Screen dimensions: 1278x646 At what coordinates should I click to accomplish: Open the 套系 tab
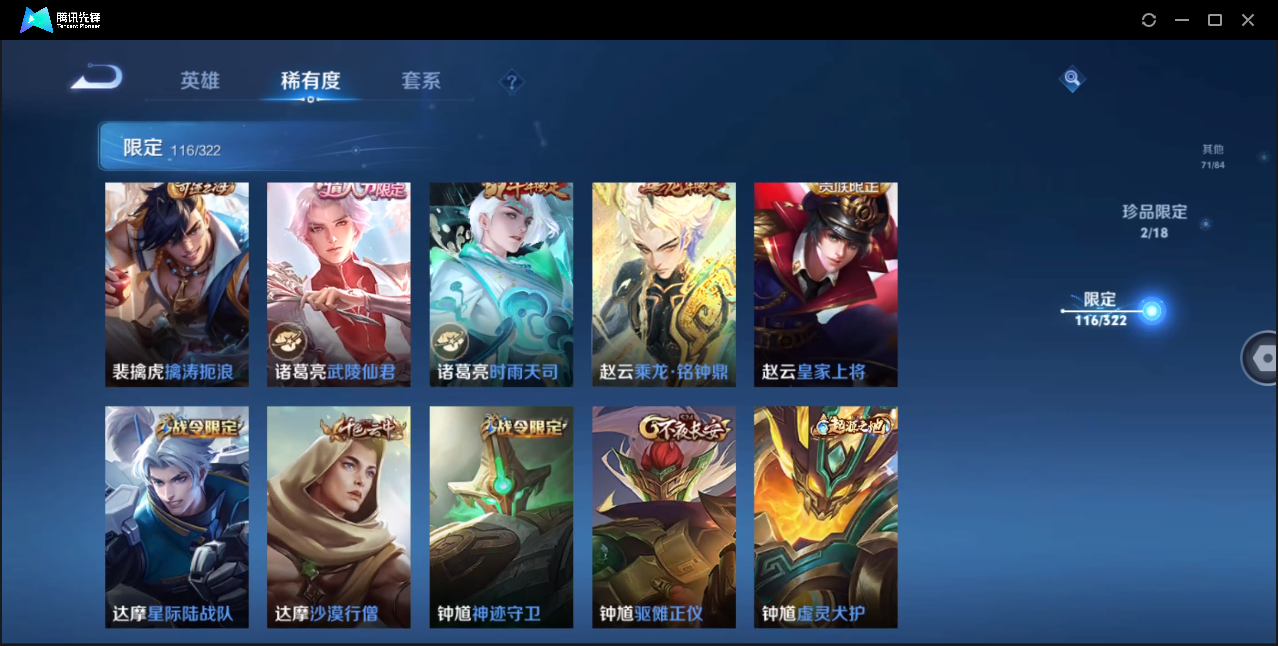pos(421,81)
